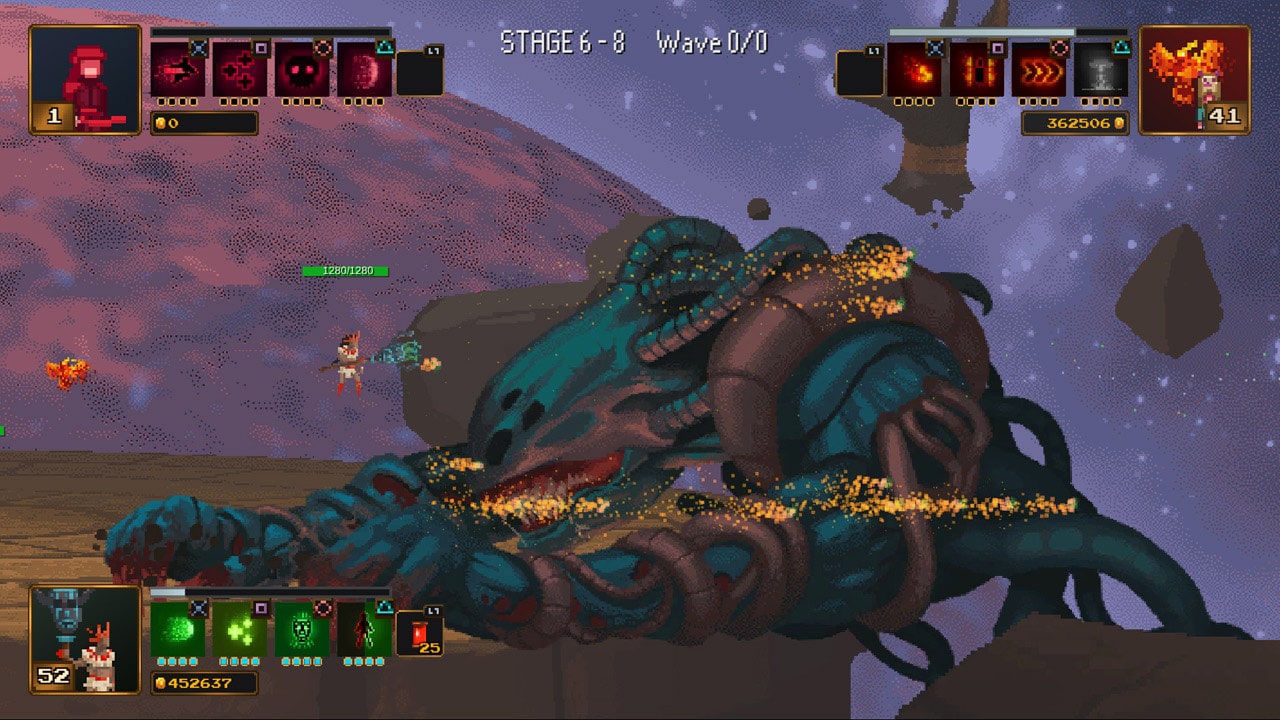Select the grayed-out explosion ability icon
The height and width of the screenshot is (720, 1280).
pyautogui.click(x=1099, y=68)
